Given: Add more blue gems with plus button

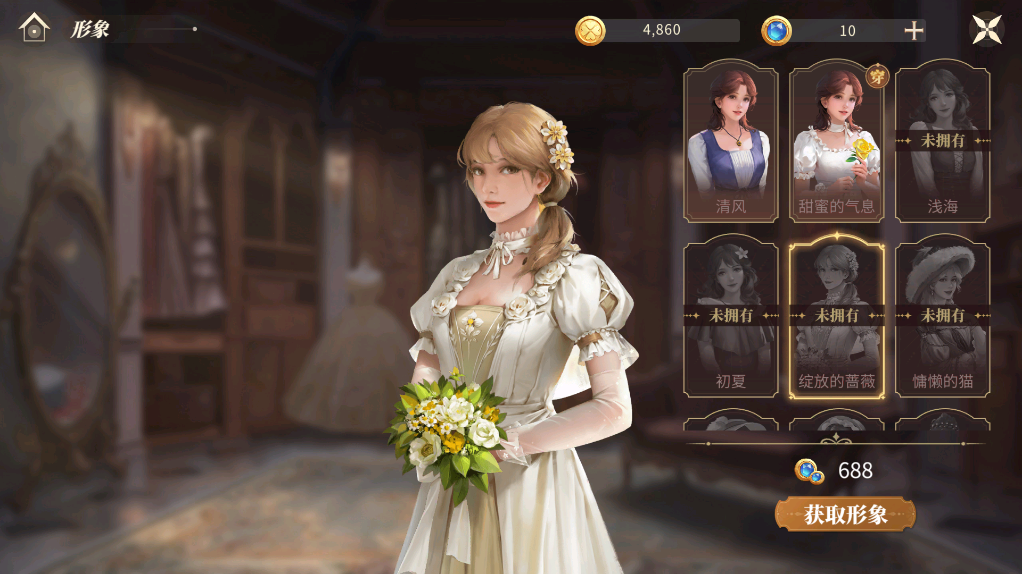Looking at the screenshot, I should (913, 31).
